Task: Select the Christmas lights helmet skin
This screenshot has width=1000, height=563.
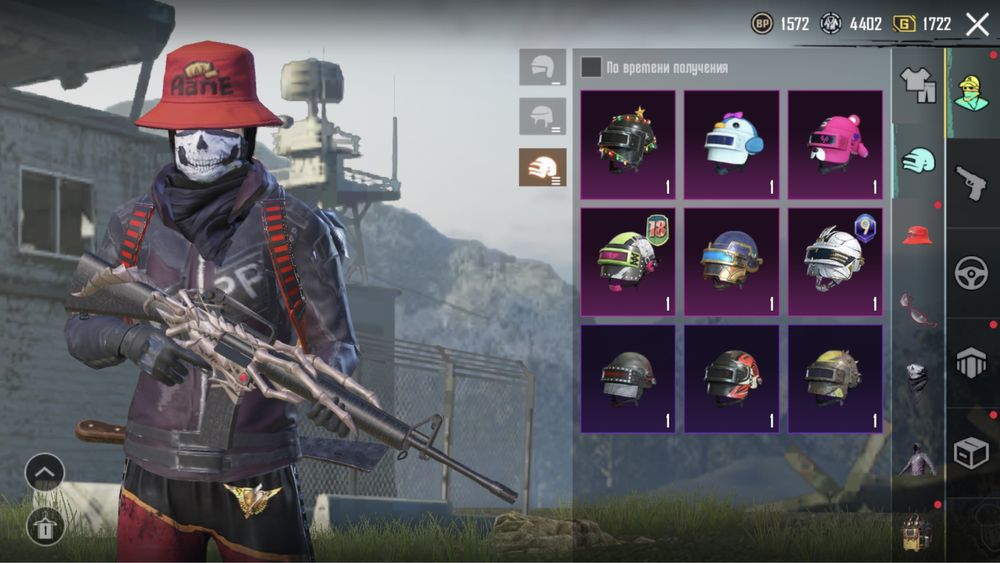Action: tap(627, 145)
